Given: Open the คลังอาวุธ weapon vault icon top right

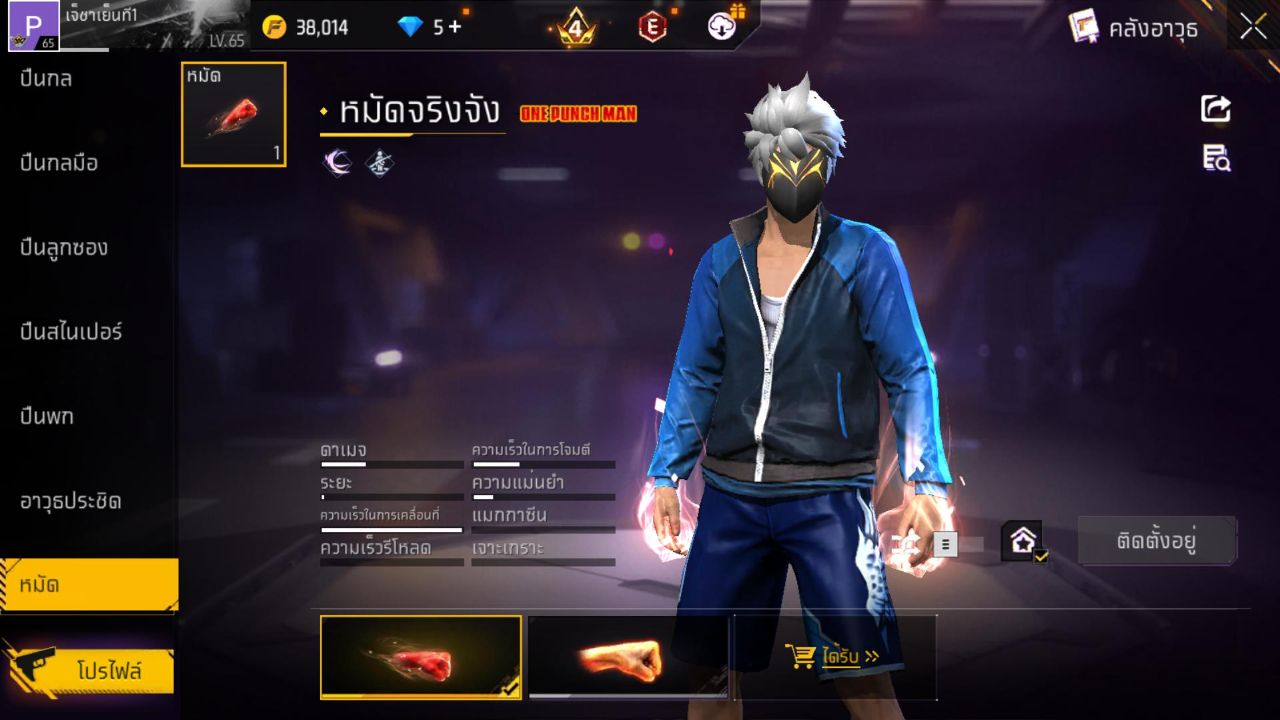Looking at the screenshot, I should 1082,27.
